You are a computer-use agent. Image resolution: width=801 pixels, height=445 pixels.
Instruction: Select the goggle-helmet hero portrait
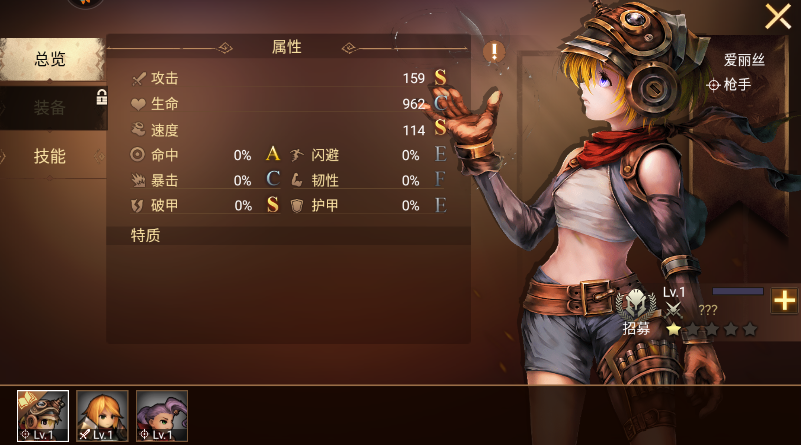pyautogui.click(x=43, y=416)
